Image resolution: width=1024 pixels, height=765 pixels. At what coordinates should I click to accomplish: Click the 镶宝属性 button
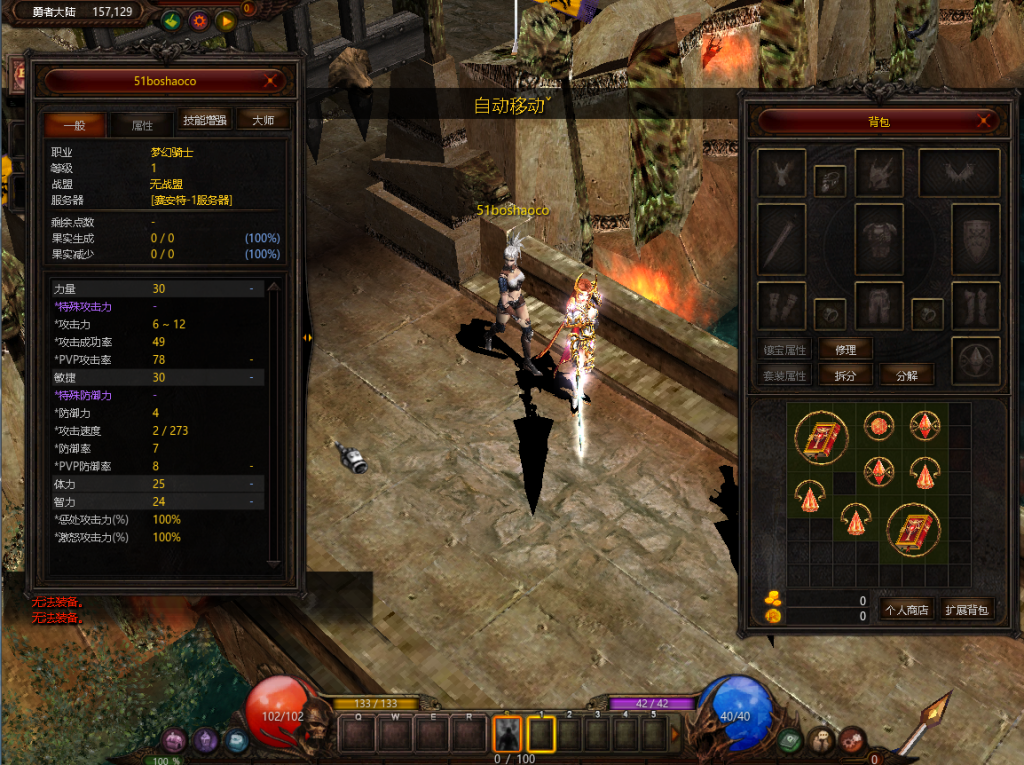[x=783, y=349]
